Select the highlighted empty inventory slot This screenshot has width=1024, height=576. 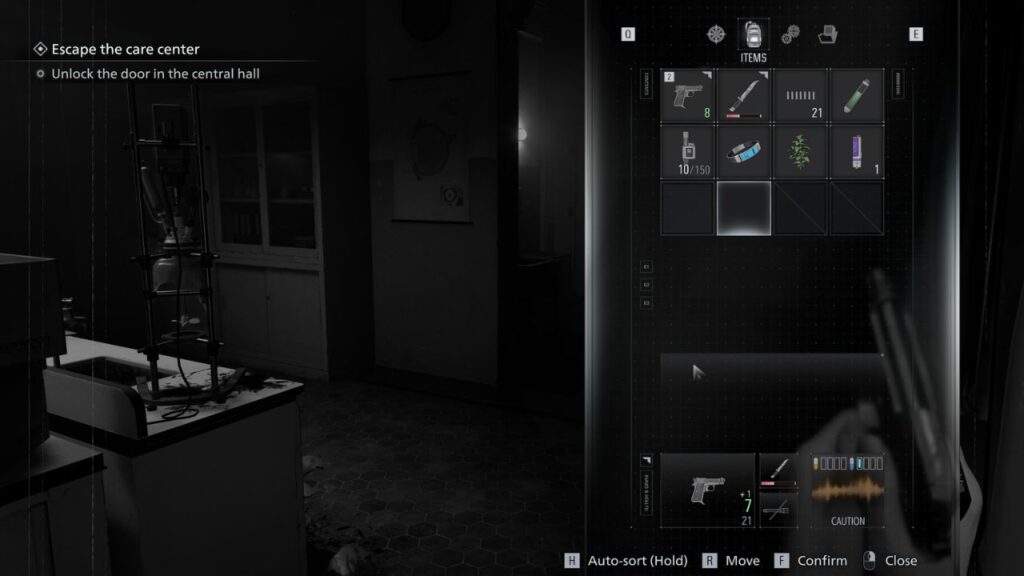[744, 208]
